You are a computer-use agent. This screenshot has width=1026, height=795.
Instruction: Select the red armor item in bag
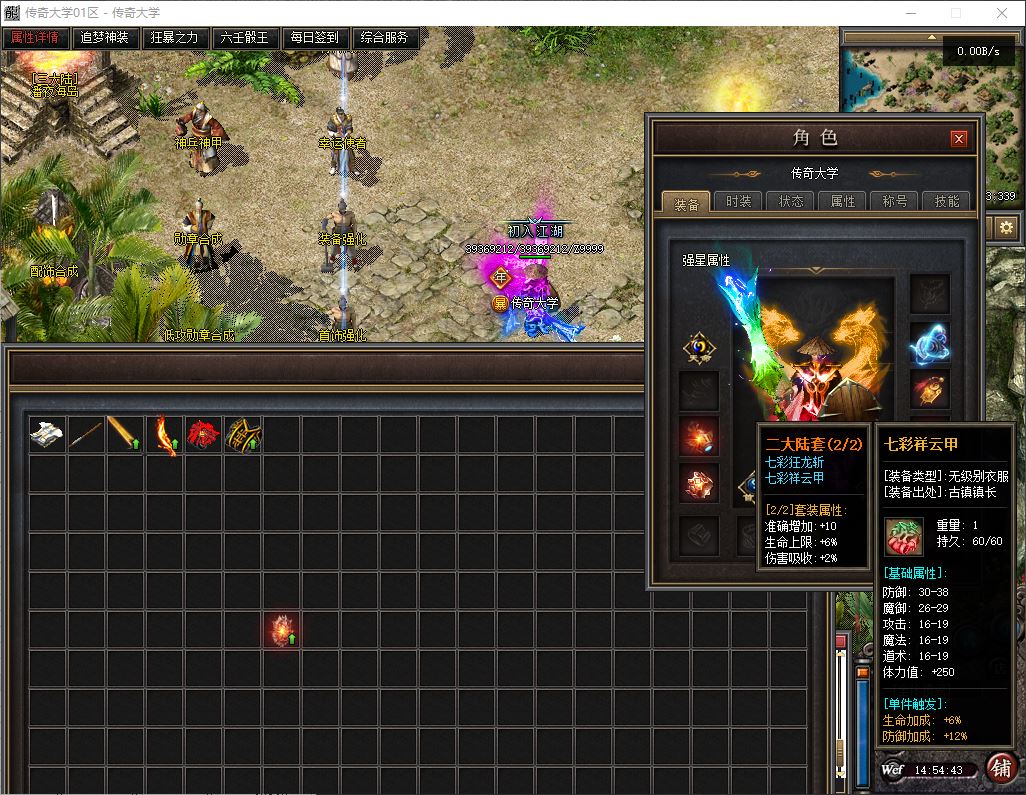203,435
